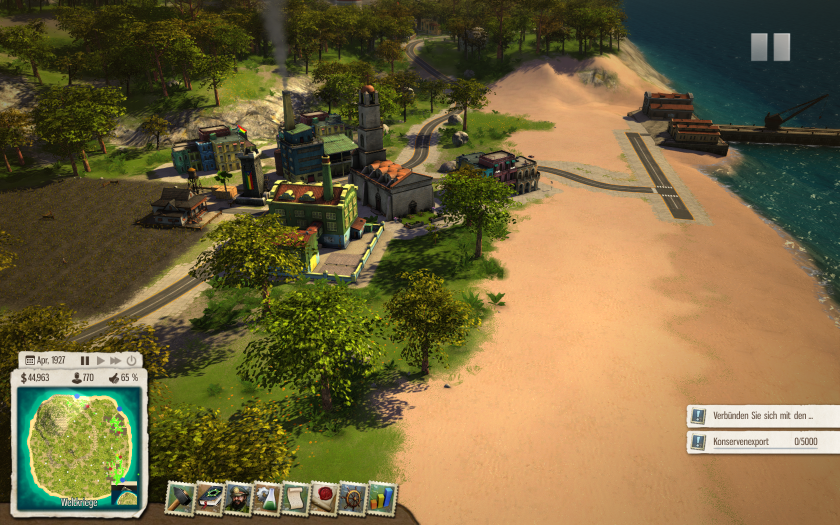The image size is (840, 525).
Task: Open the bar chart overlays icon
Action: 381,498
